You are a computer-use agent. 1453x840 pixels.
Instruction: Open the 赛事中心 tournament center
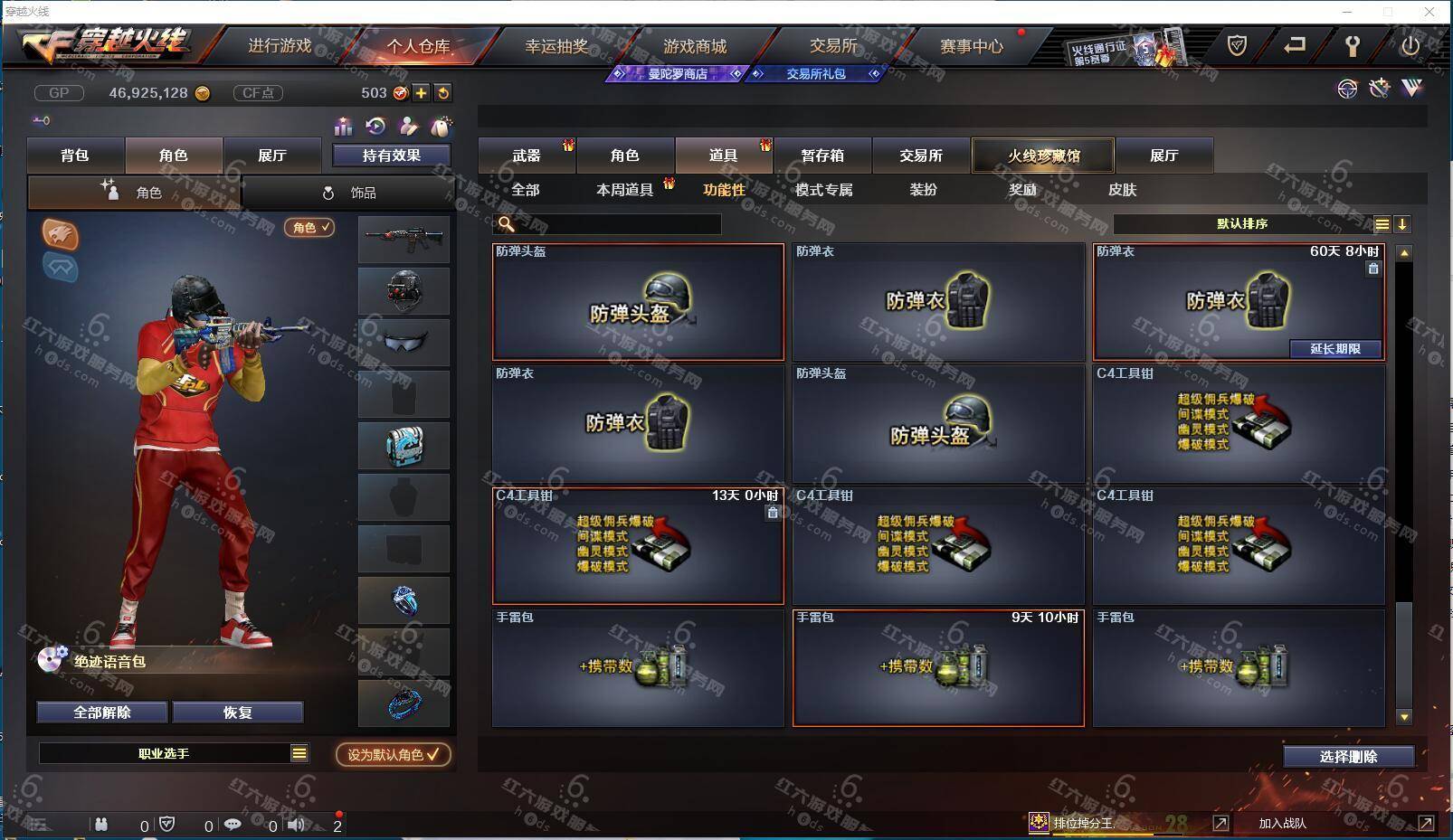coord(971,46)
